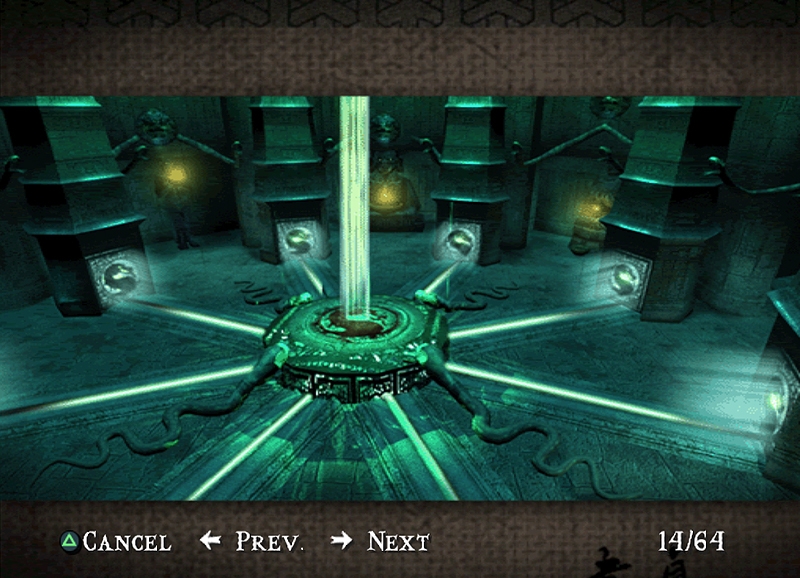This screenshot has height=578, width=800.
Task: Show the previous gallery image
Action: (252, 542)
